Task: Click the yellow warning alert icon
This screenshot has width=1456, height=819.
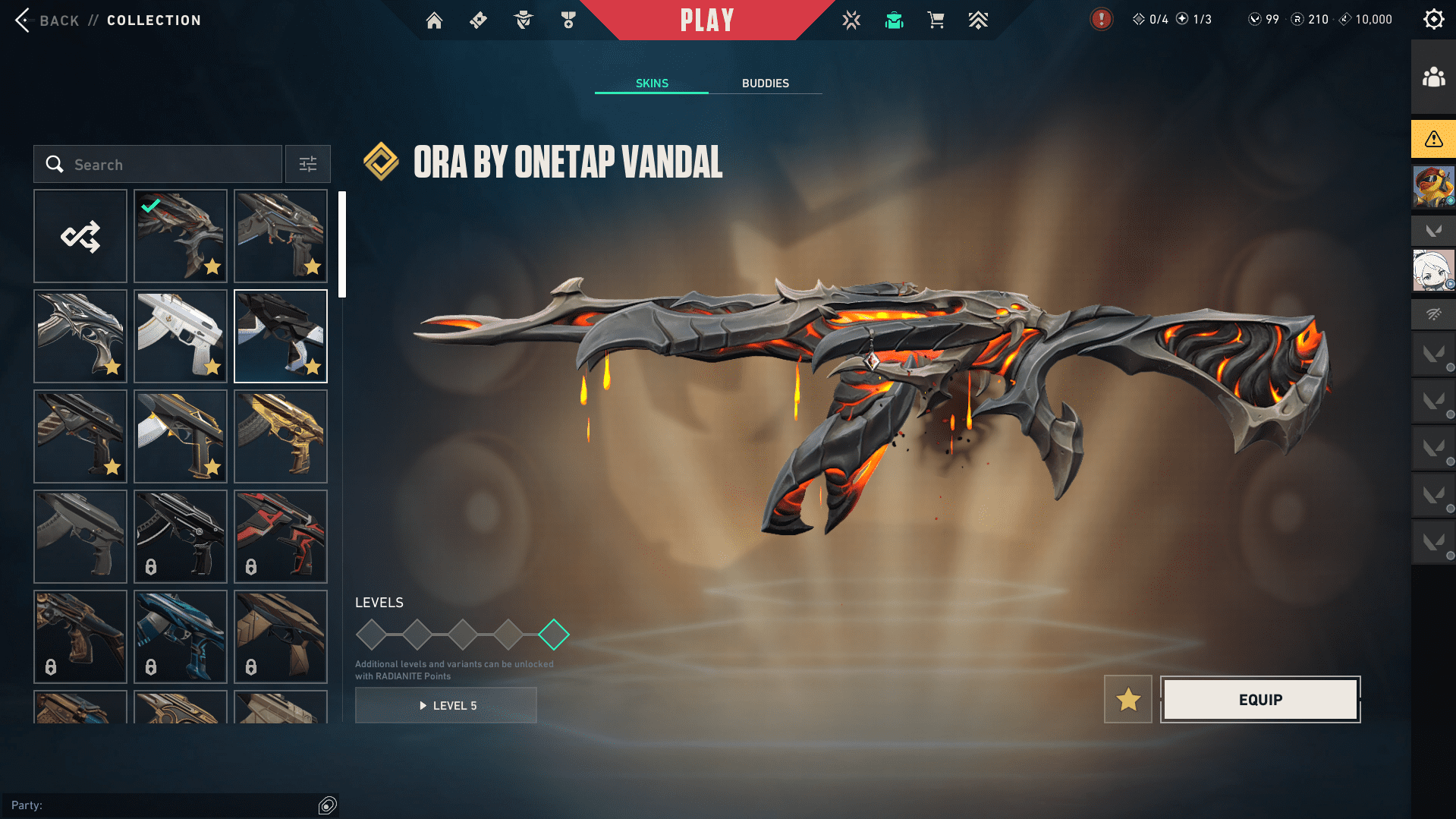Action: coord(1433,139)
